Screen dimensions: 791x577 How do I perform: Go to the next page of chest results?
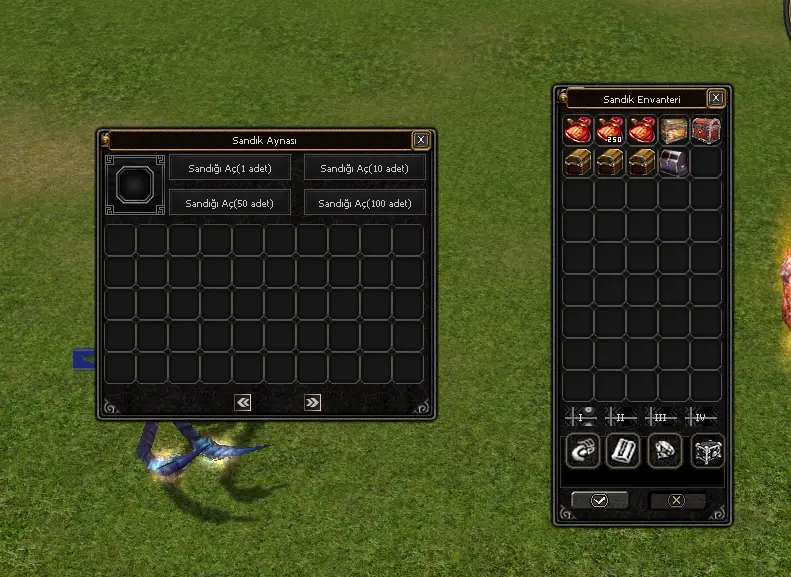tap(312, 402)
